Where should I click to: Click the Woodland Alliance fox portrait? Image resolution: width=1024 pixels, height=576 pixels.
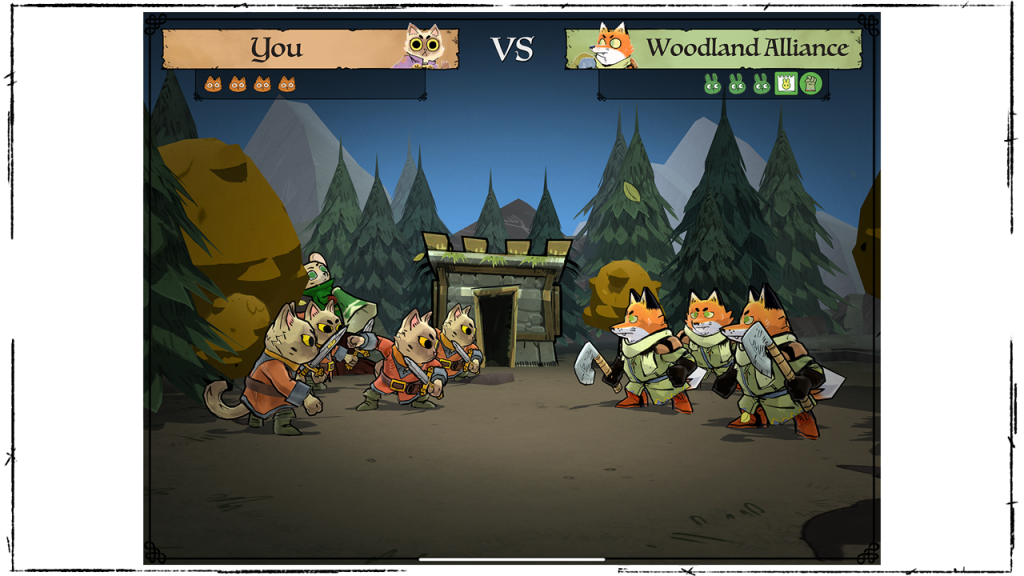pos(610,46)
